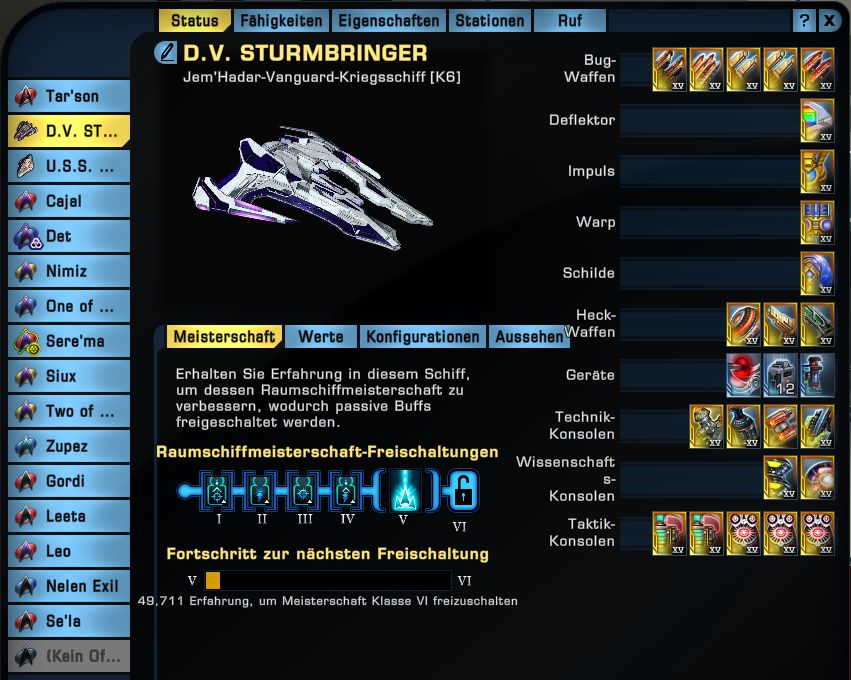
Task: Show the Aussehen subtab
Action: pyautogui.click(x=528, y=337)
